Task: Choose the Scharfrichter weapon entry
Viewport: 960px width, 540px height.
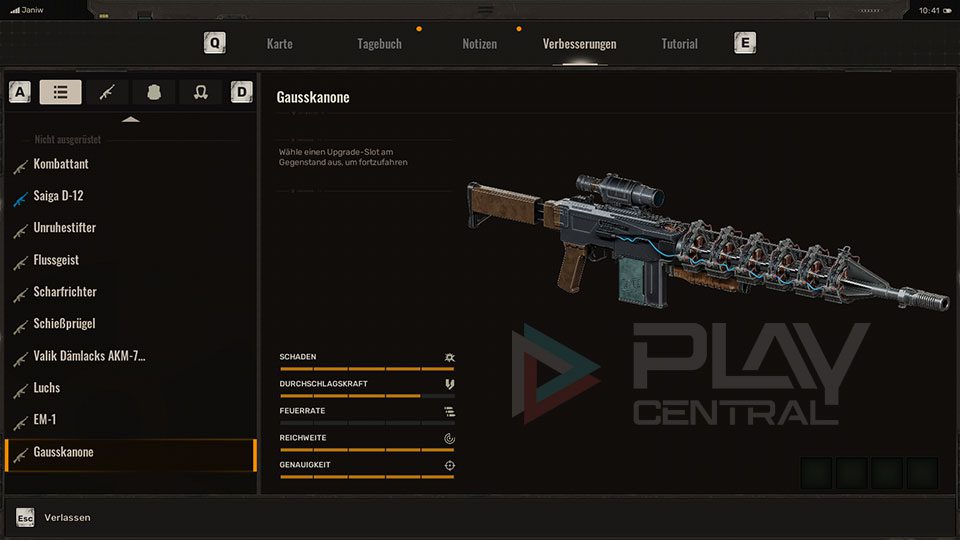Action: [x=65, y=292]
